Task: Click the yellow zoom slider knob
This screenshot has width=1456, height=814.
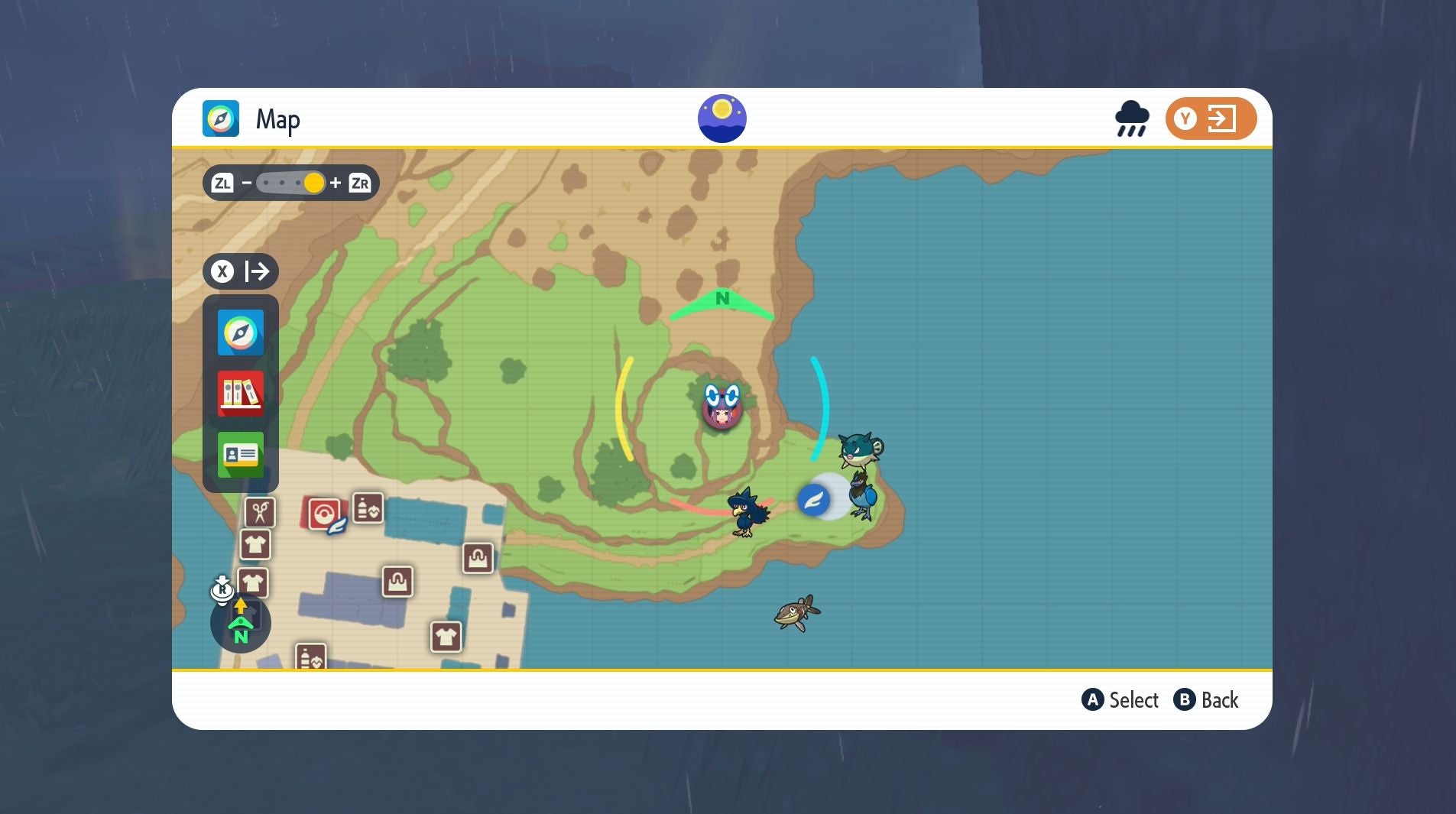Action: tap(314, 183)
